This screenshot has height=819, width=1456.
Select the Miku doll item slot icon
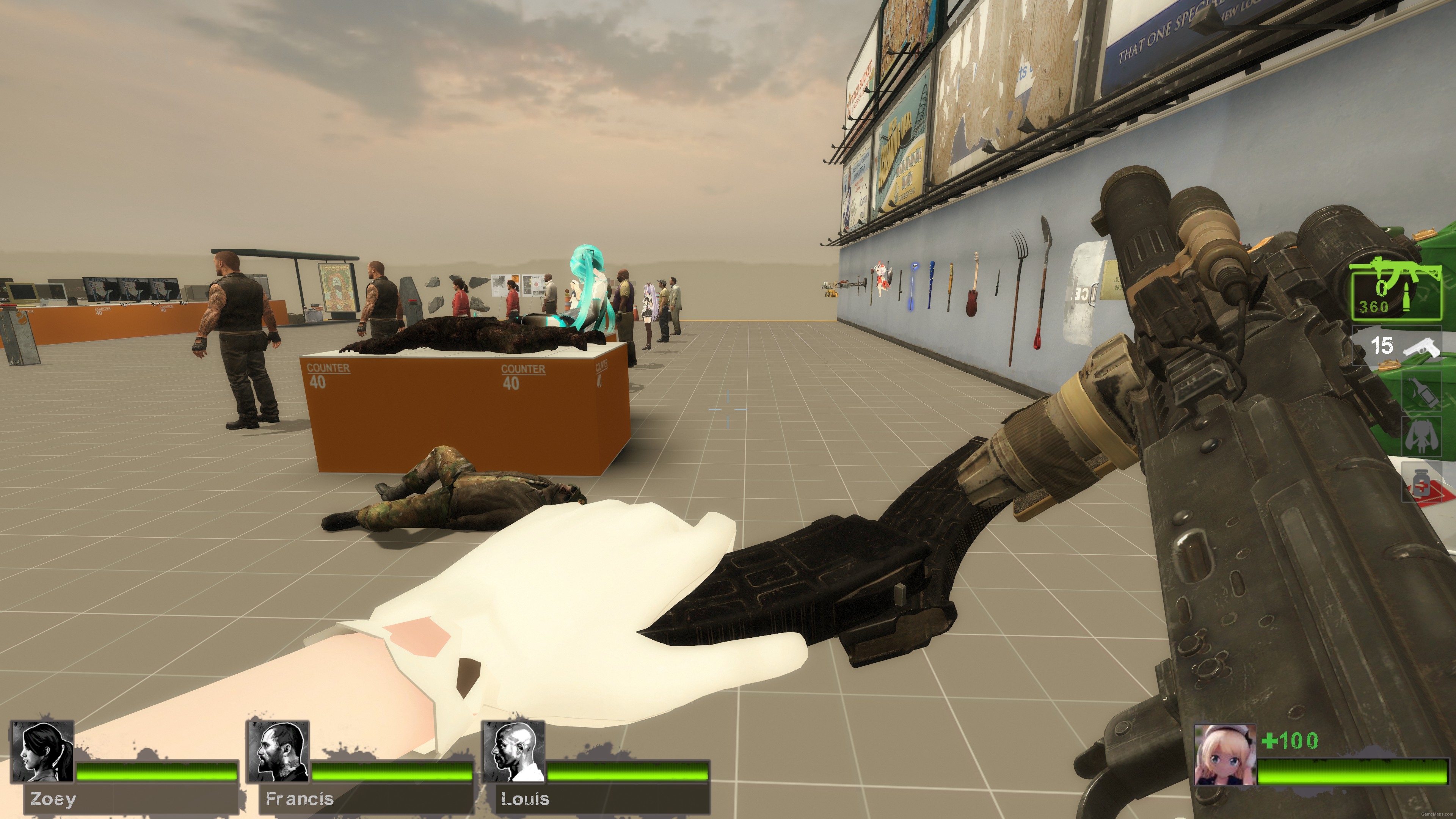click(x=1421, y=436)
